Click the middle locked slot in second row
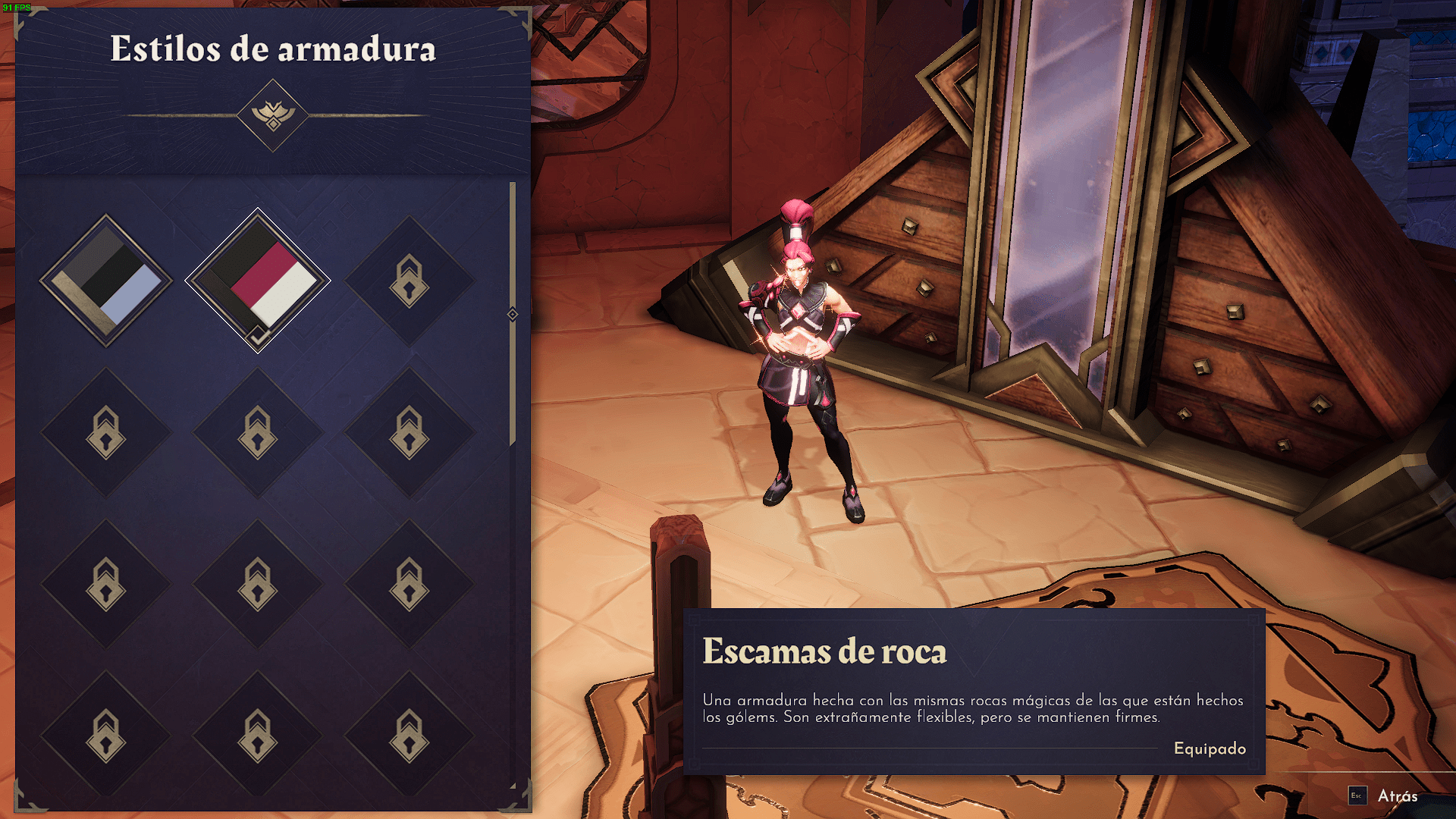Image resolution: width=1456 pixels, height=819 pixels. tap(259, 432)
